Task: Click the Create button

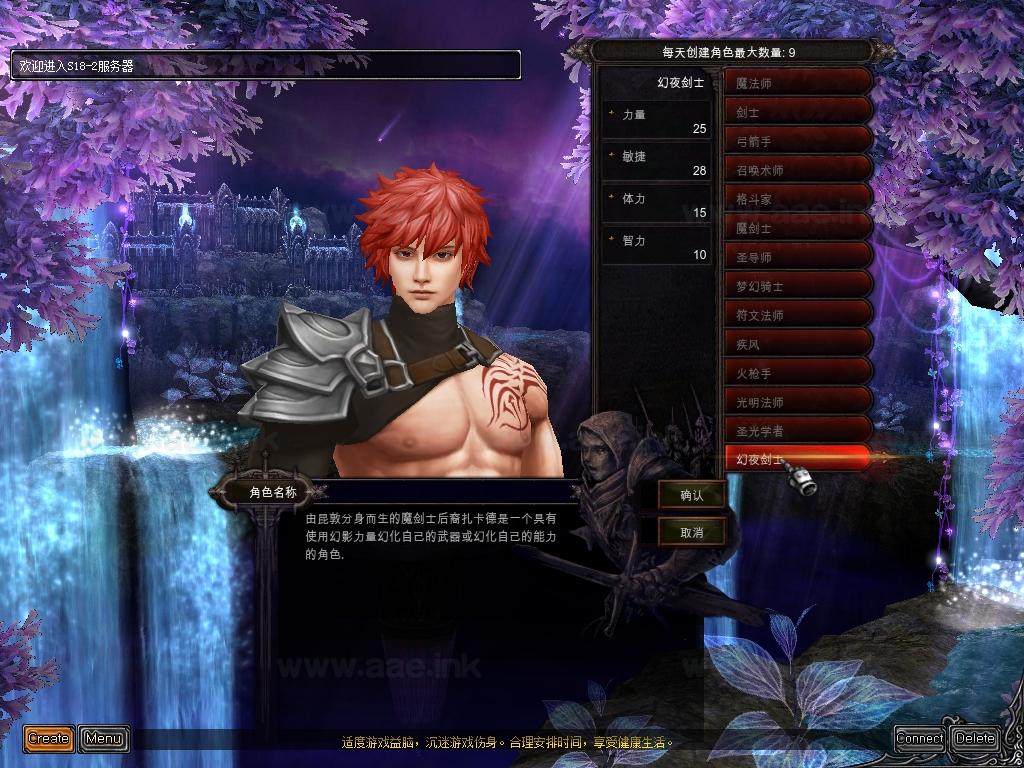Action: [49, 739]
